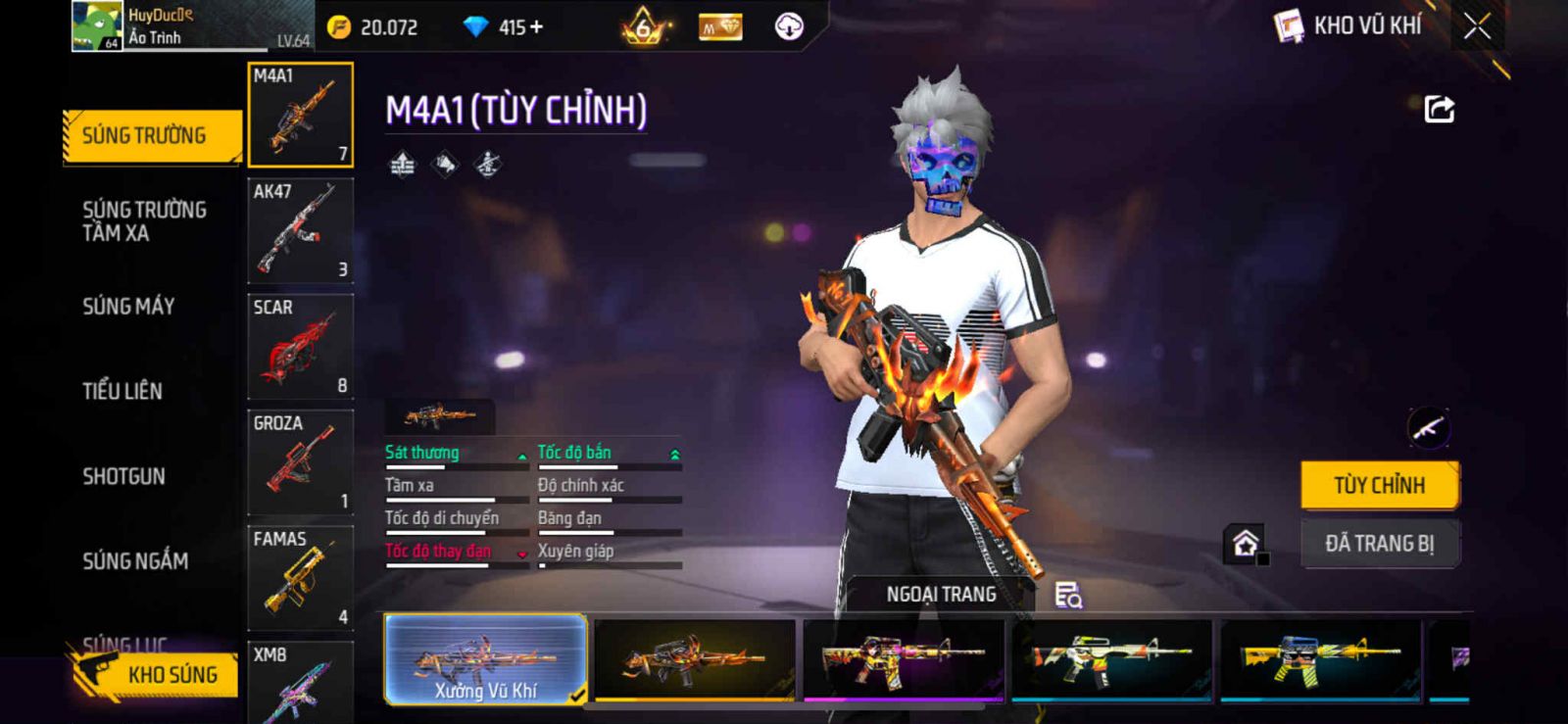Open the Tiểu Liên weapon category
This screenshot has height=724, width=1568.
122,391
